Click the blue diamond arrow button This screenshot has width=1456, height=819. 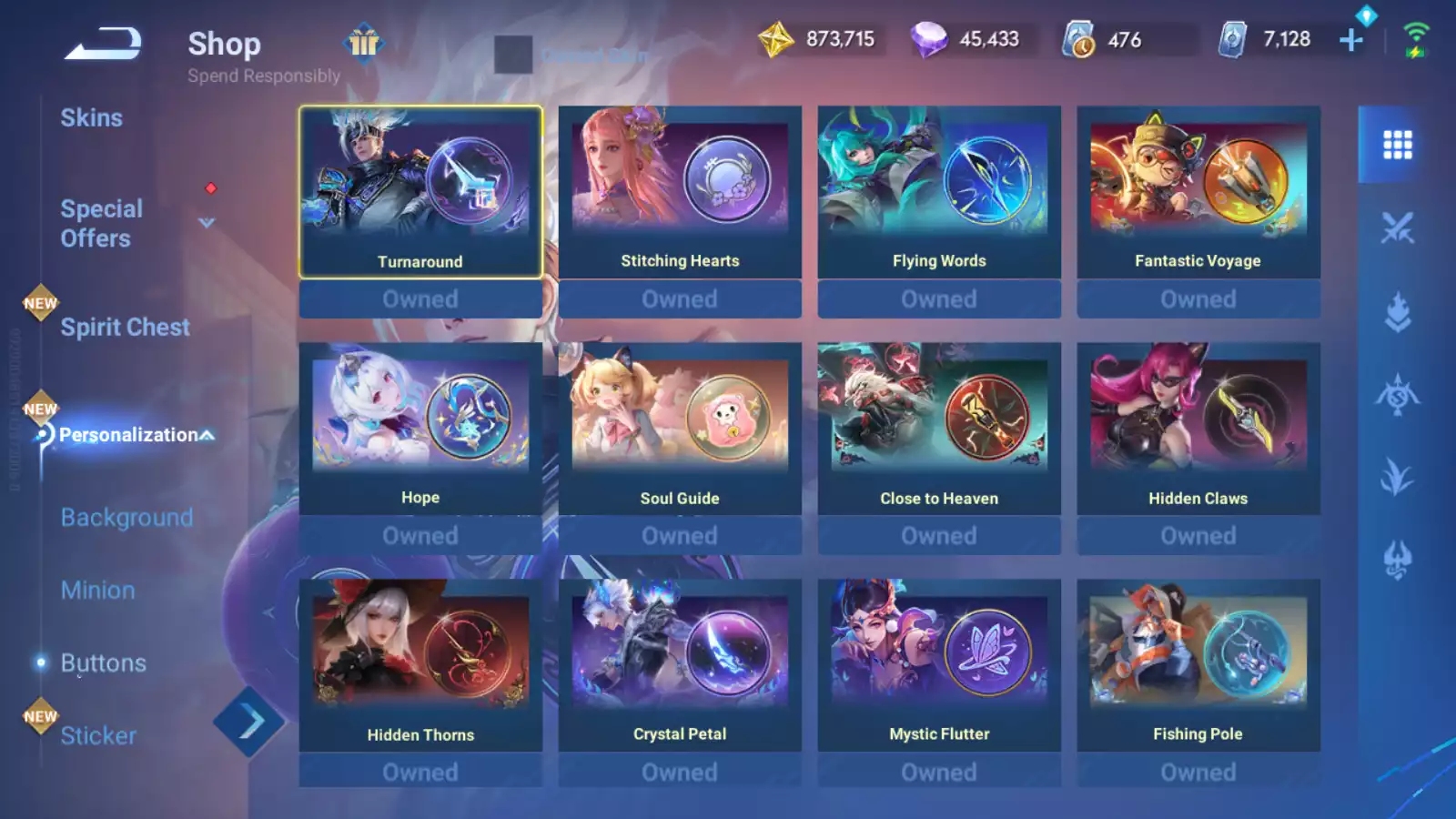[249, 723]
